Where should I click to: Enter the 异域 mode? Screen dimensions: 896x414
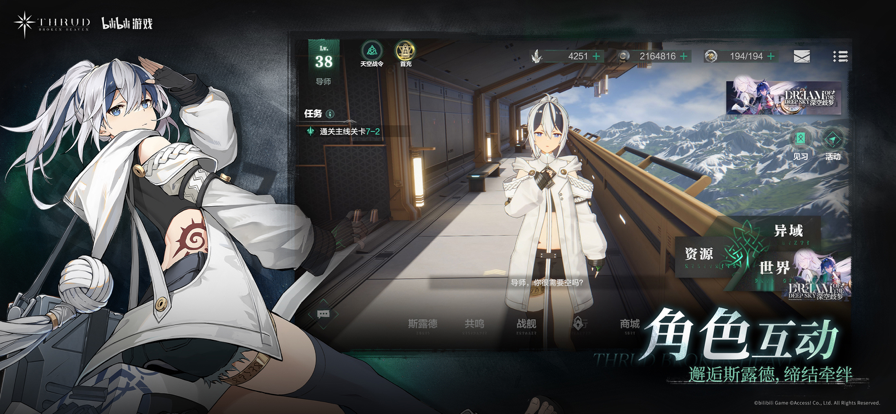tap(793, 232)
